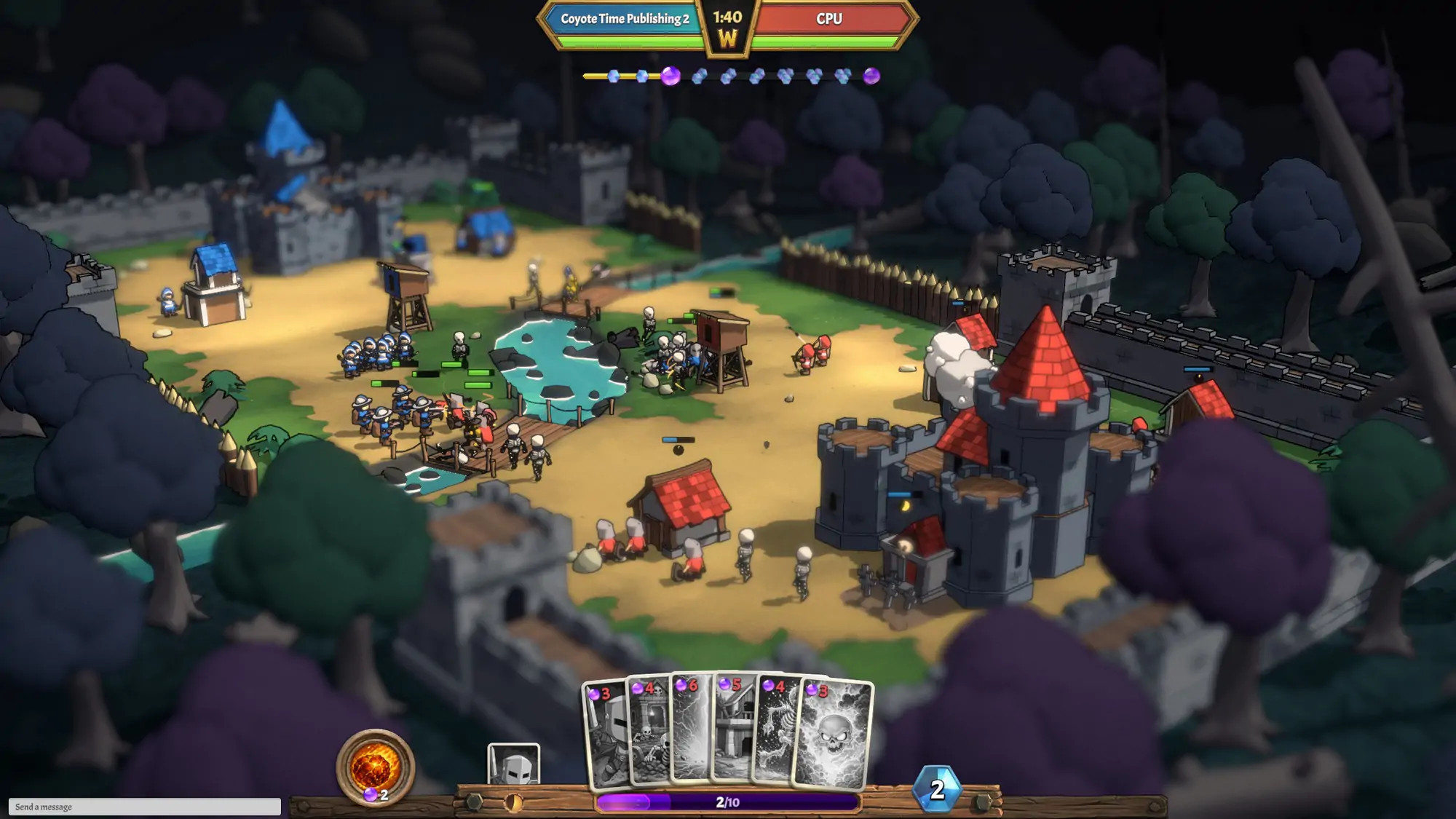Viewport: 1456px width, 819px height.
Task: Click the next-card knight preview
Action: [513, 764]
